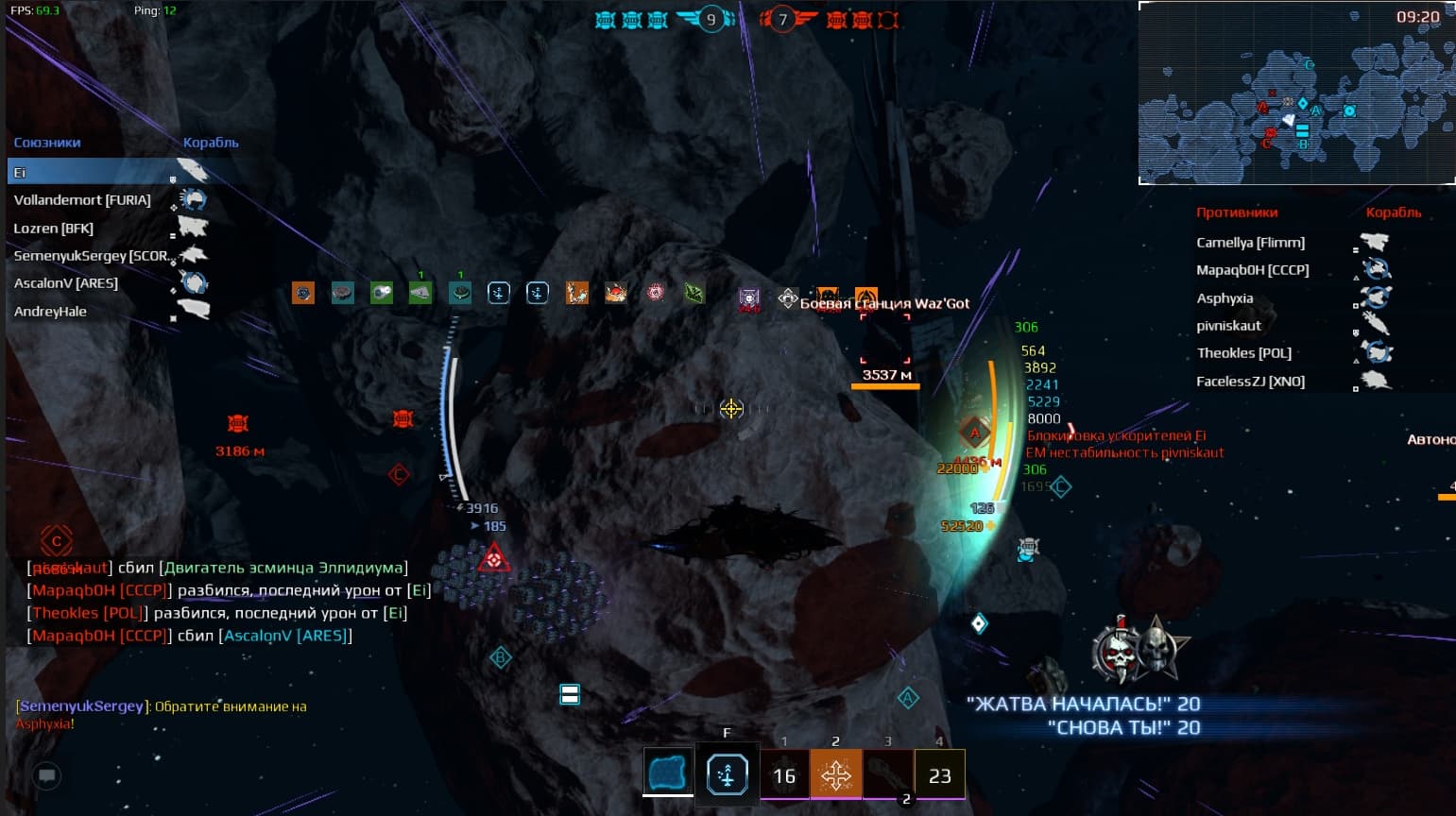Activate the orange four-arrow module
Image resolution: width=1456 pixels, height=816 pixels.
(x=835, y=775)
